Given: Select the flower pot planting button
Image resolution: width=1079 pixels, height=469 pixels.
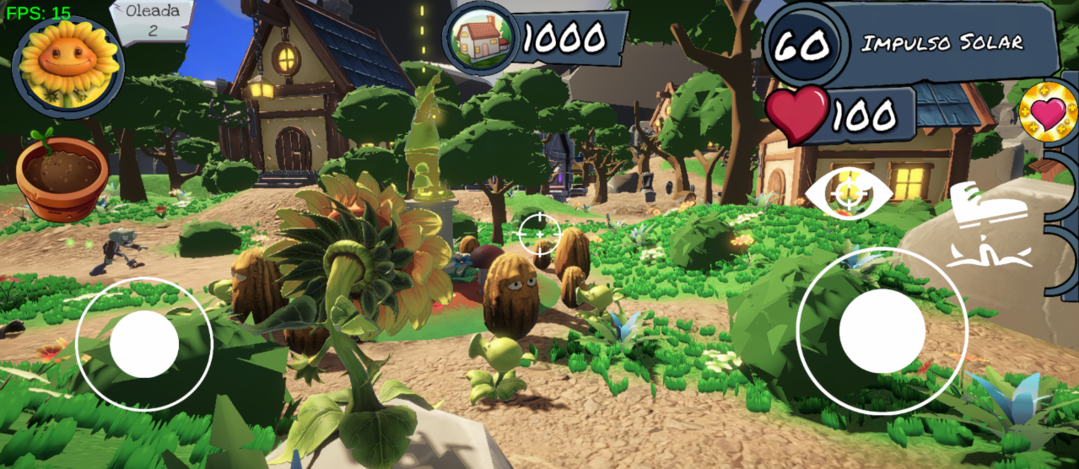Looking at the screenshot, I should click(61, 177).
